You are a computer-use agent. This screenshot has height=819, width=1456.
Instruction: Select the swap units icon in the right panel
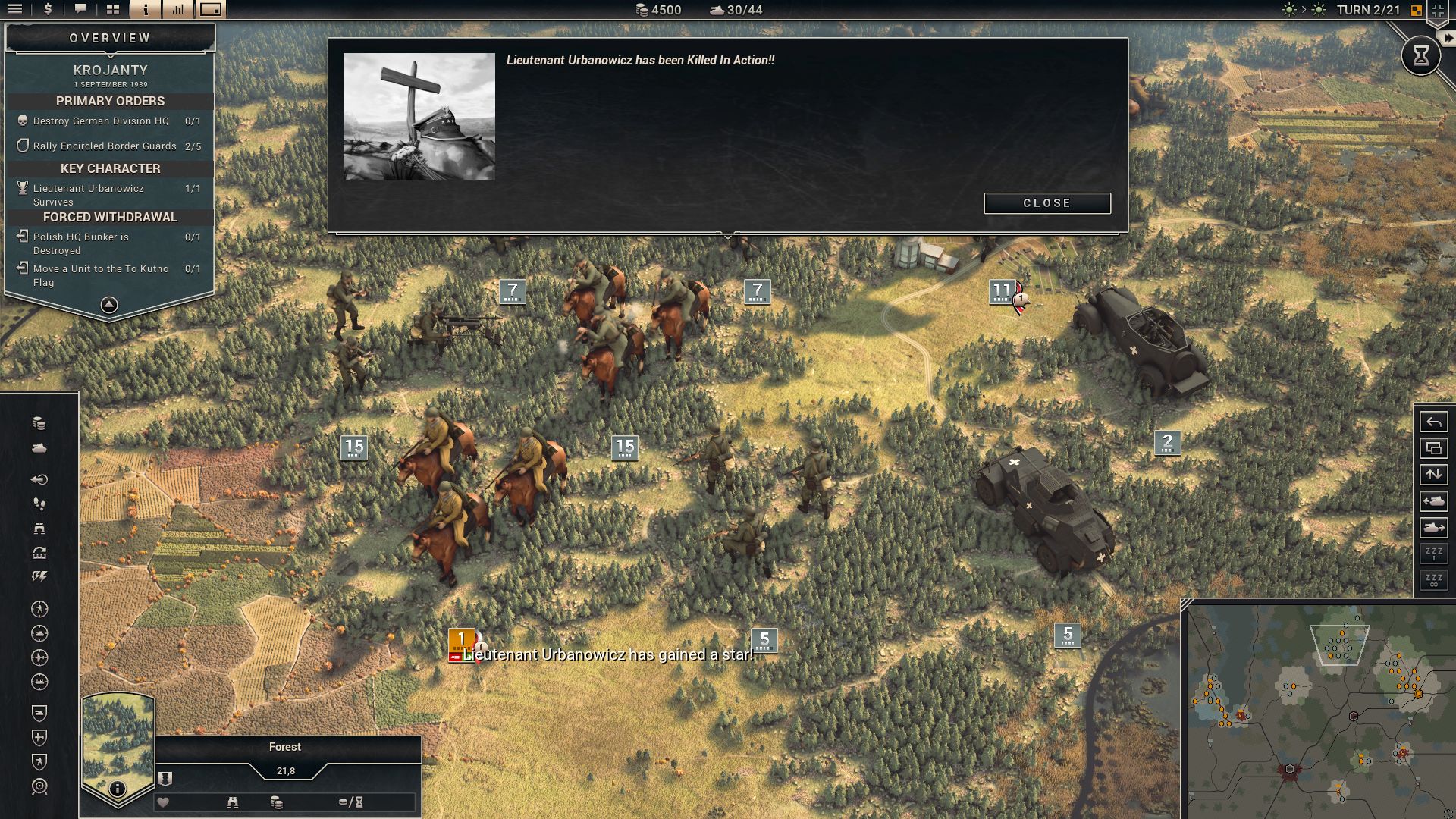coord(1433,474)
